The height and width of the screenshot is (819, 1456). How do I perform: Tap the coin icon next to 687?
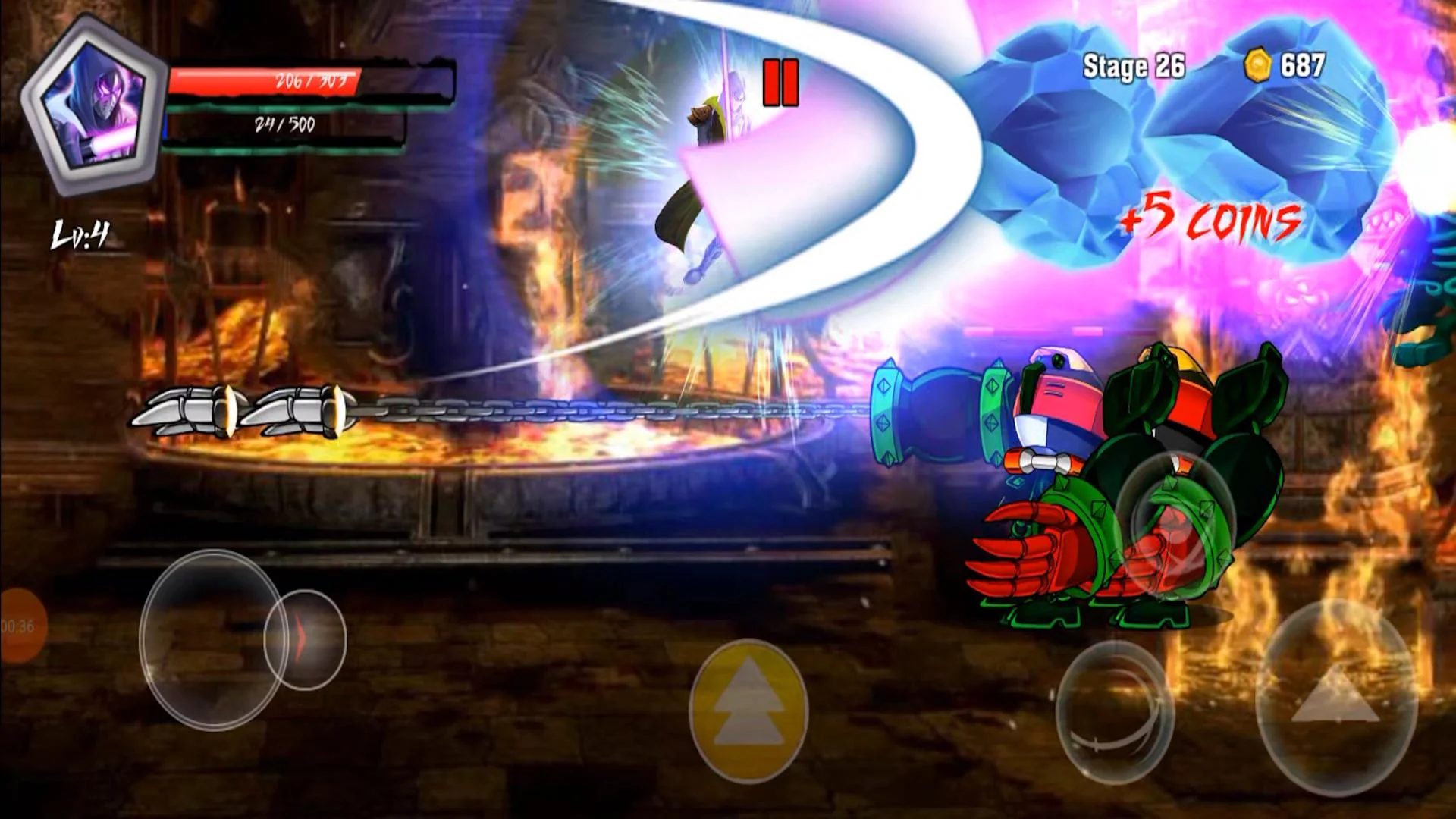1257,66
